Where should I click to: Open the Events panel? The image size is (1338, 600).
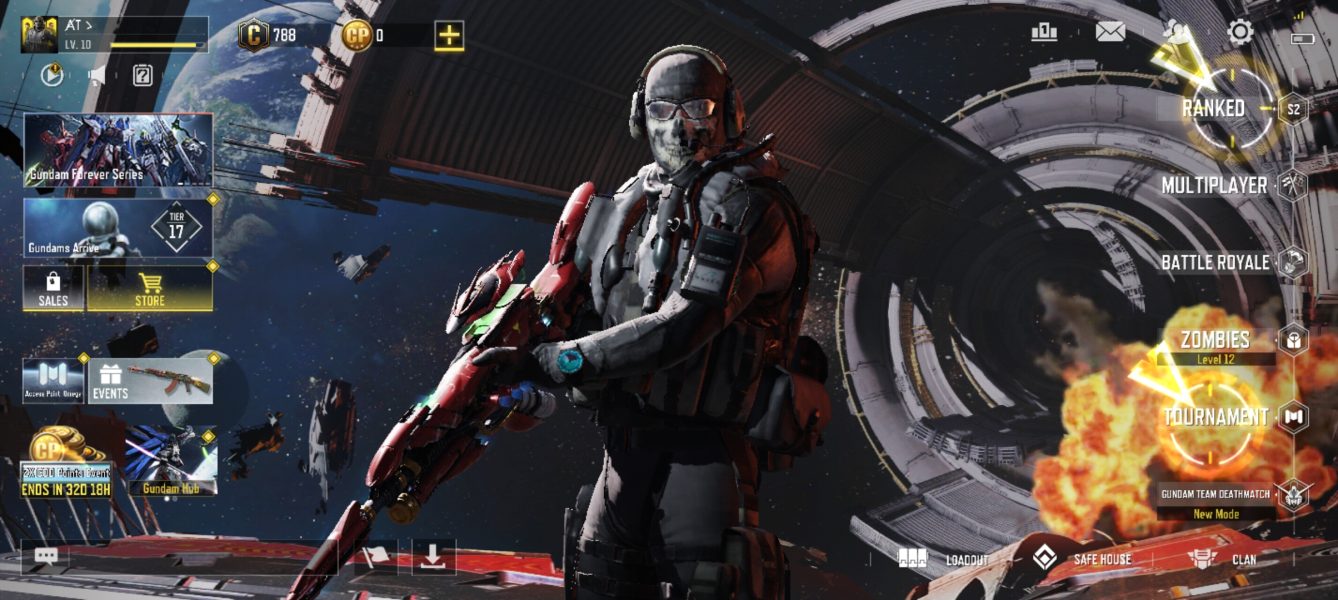point(150,381)
